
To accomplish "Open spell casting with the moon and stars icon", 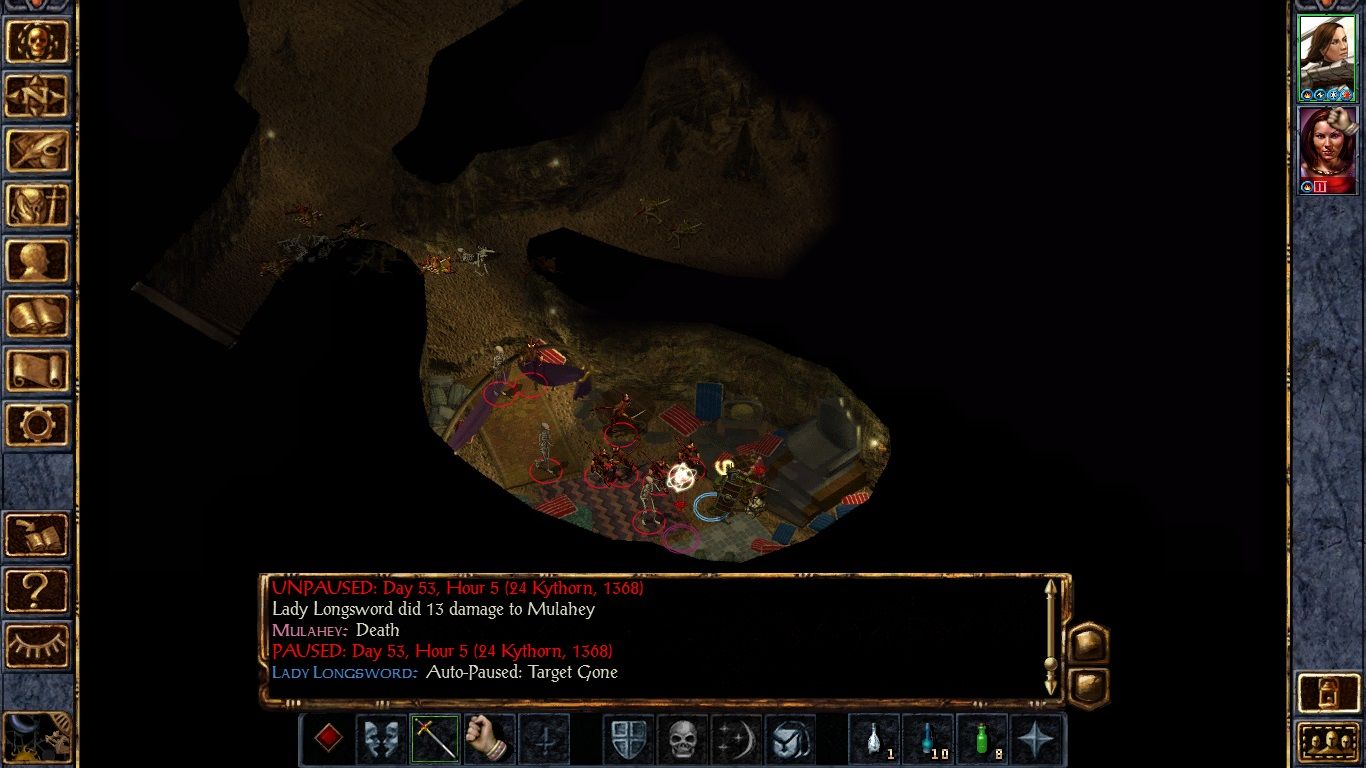I will pos(736,740).
